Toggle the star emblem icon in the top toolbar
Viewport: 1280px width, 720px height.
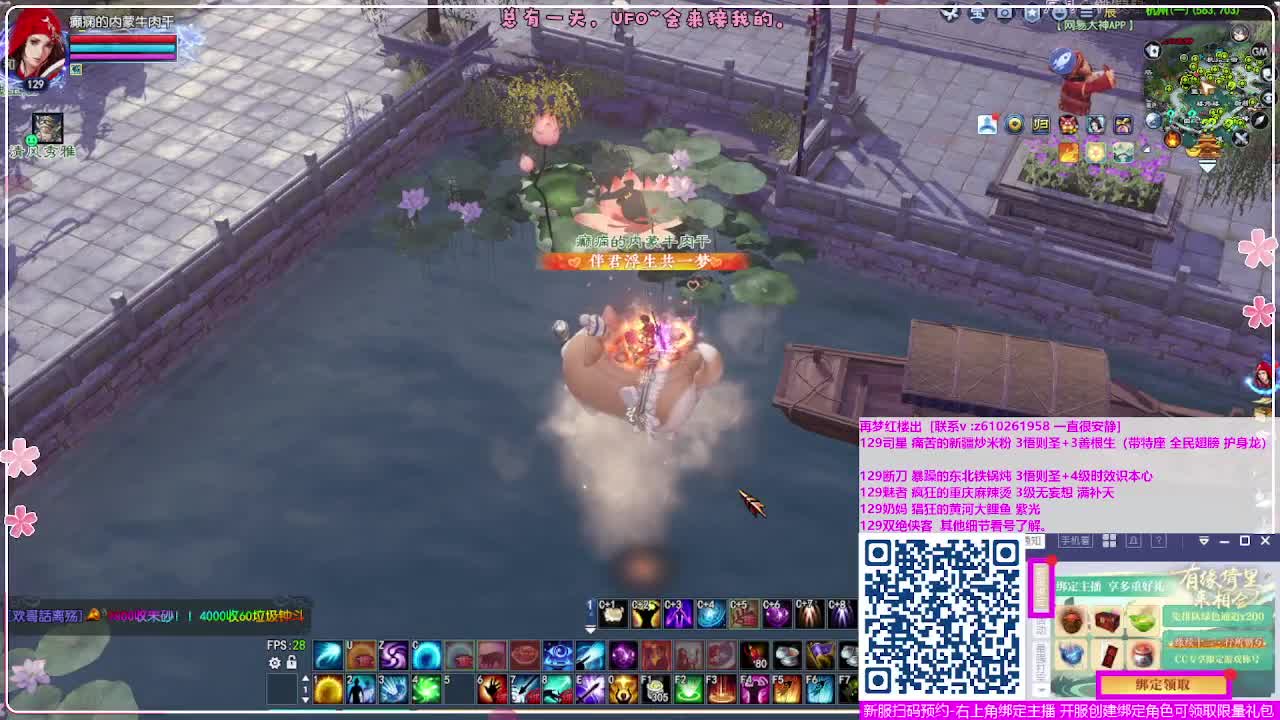click(1032, 12)
